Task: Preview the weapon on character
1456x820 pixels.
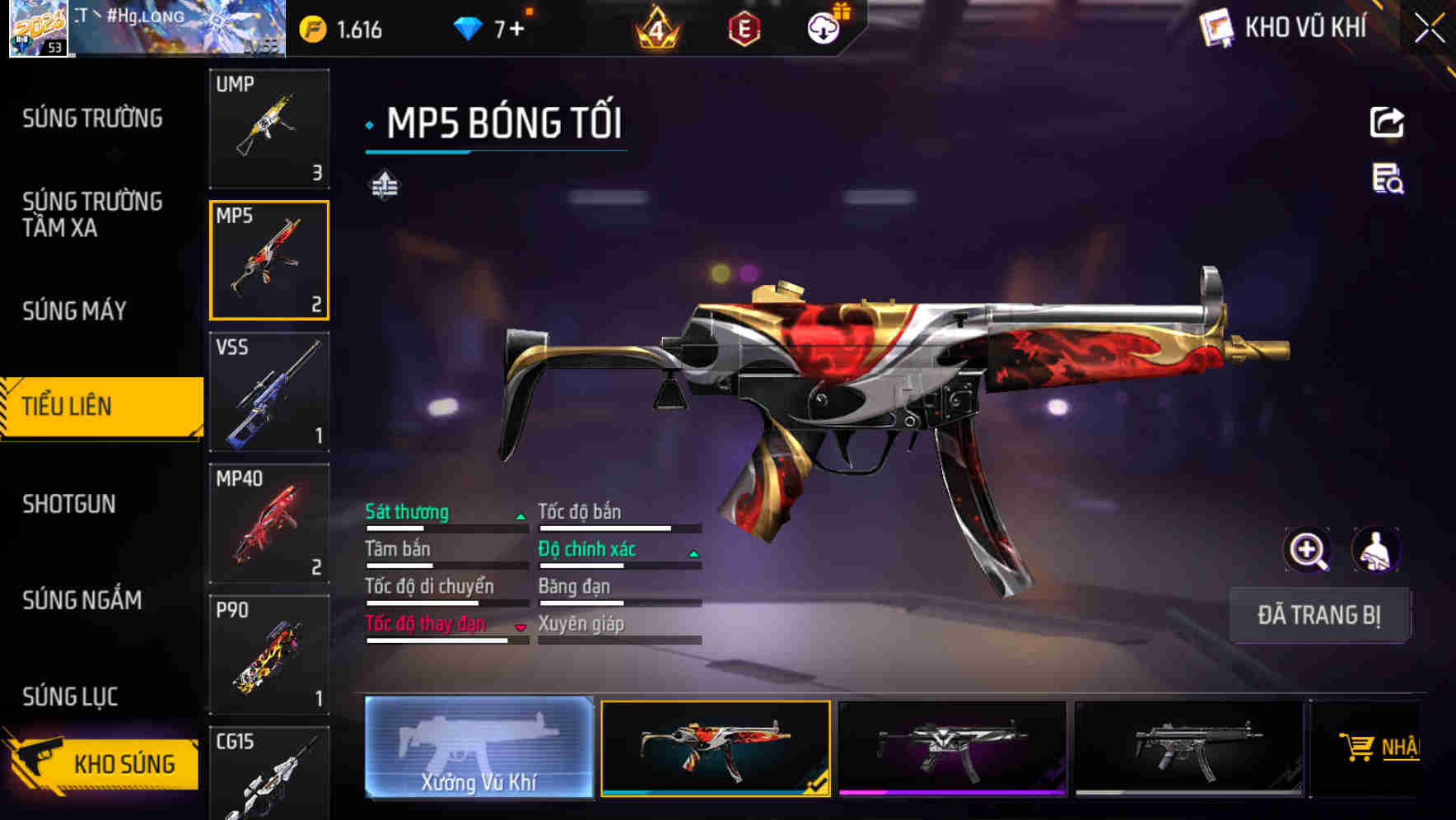Action: [1375, 550]
